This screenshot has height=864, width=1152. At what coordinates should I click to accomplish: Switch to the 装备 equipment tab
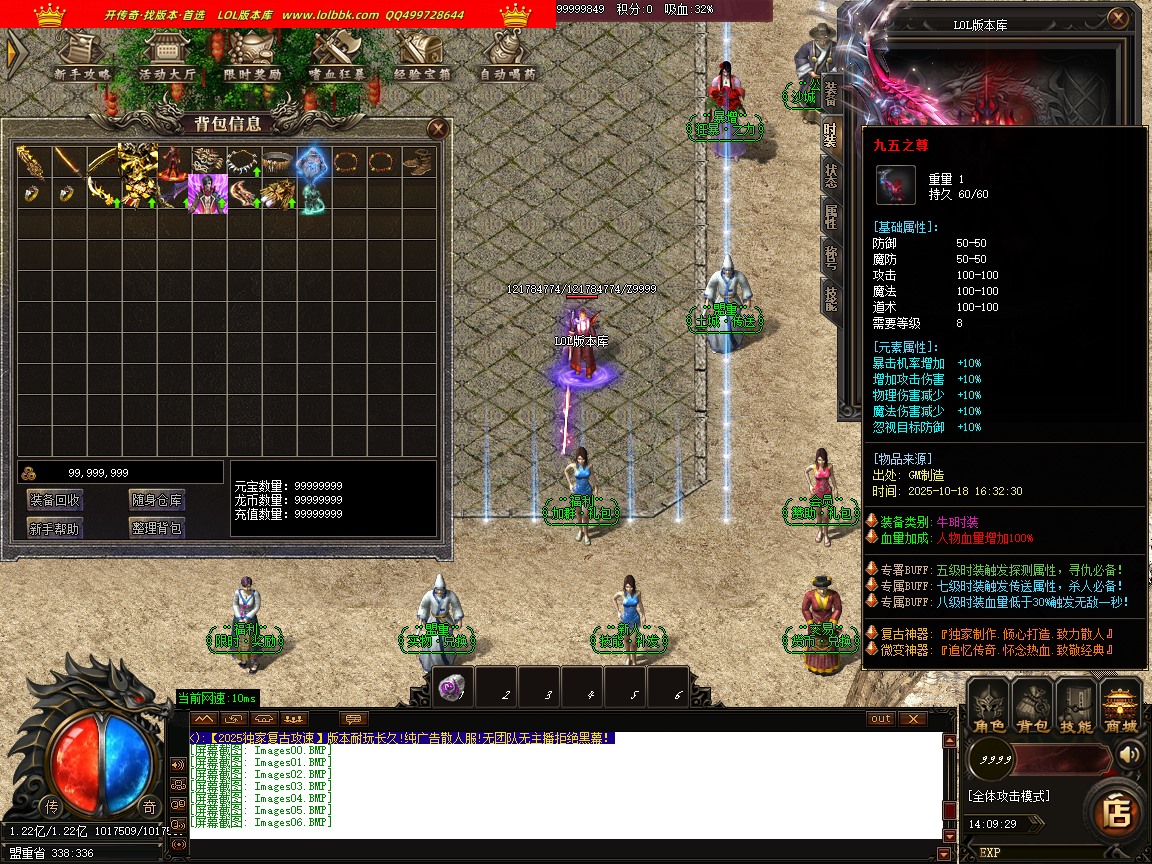(x=831, y=93)
